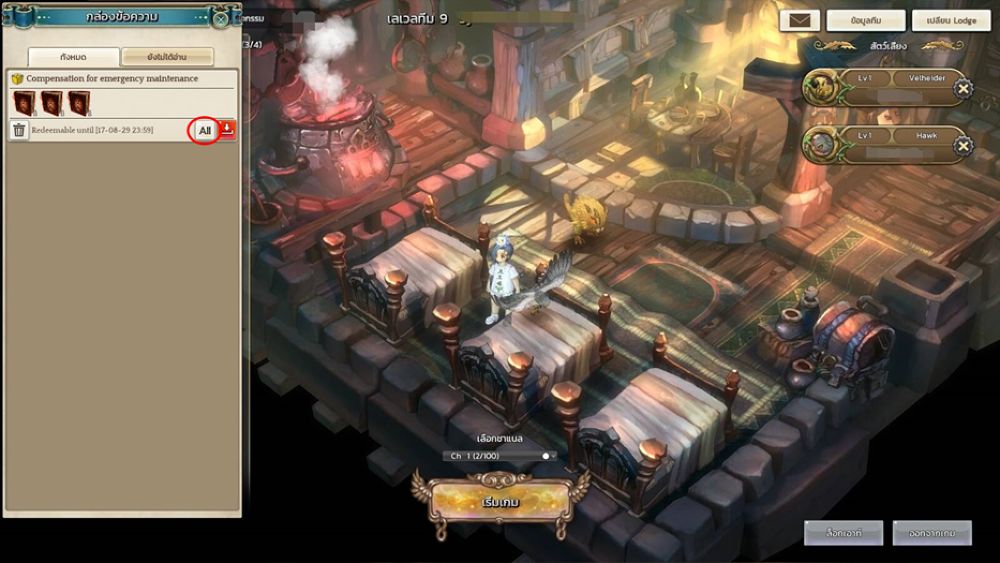
Task: Open the Ch 1 (2/100) channel dropdown
Action: 500,456
